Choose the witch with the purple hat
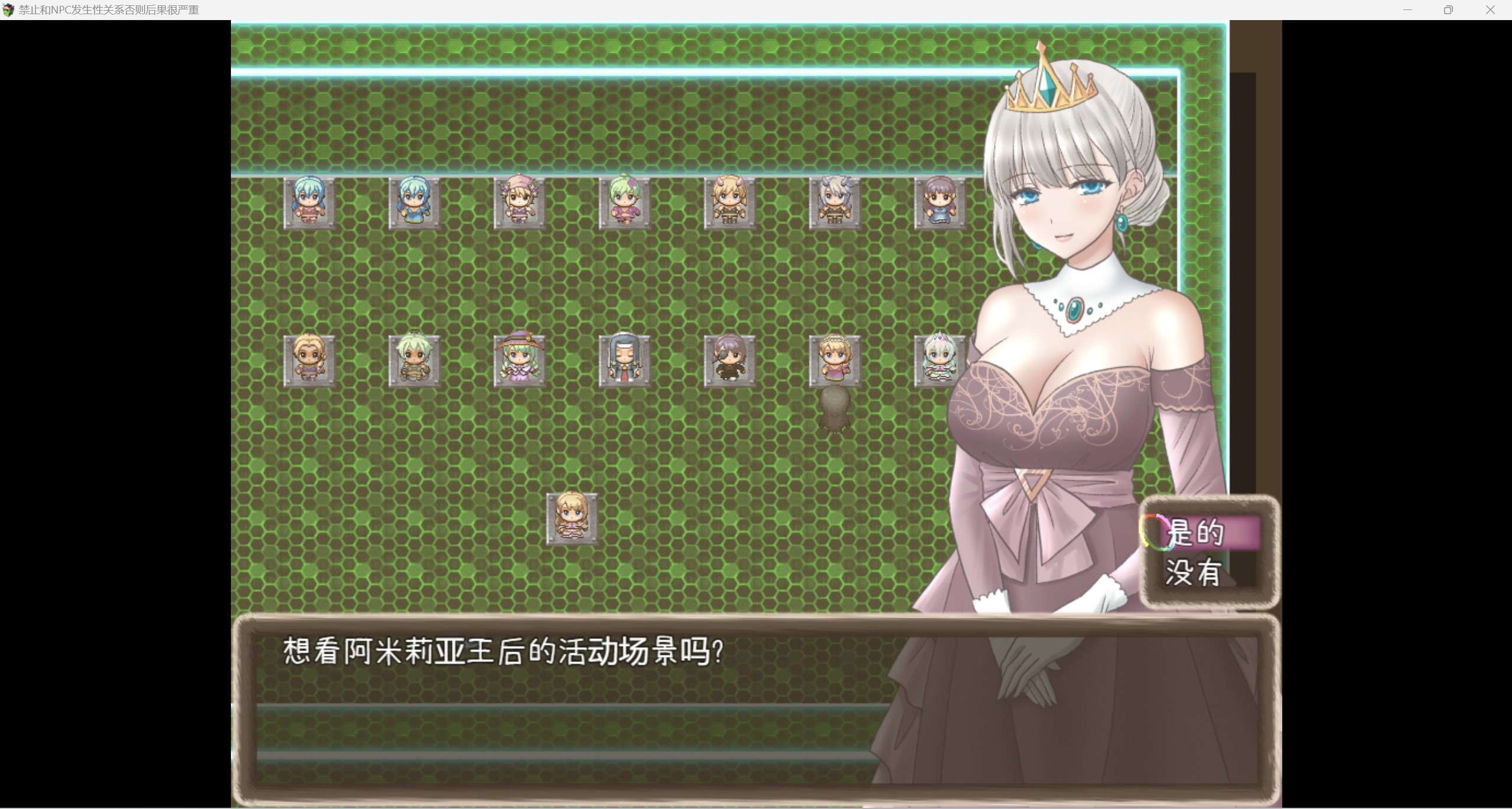1512x809 pixels. click(519, 361)
